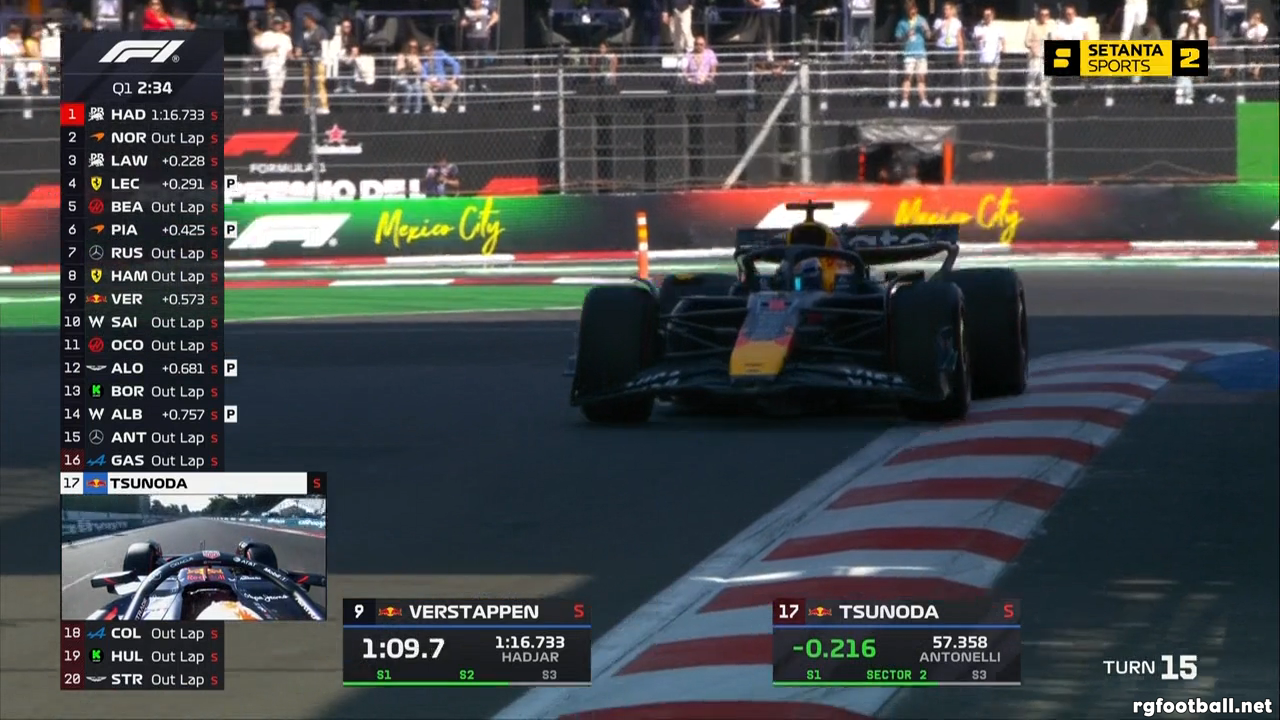
Task: Choose Antonelli's timing tower row
Action: (141, 437)
